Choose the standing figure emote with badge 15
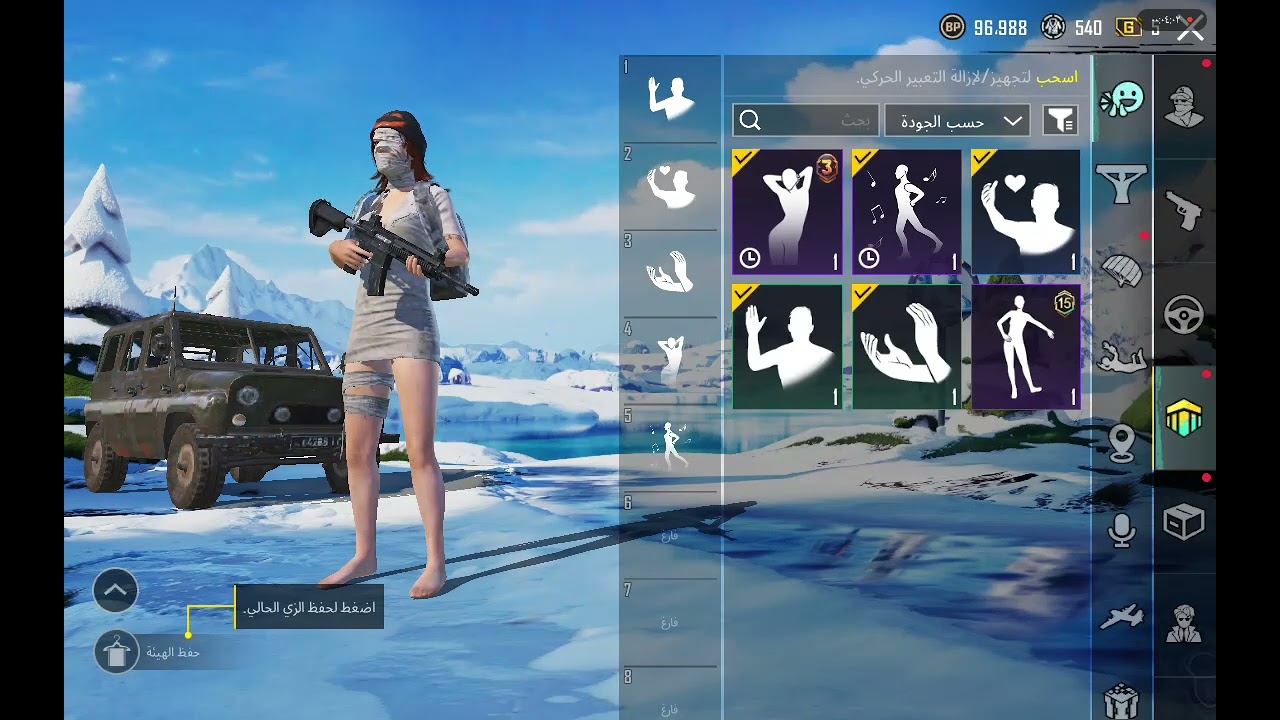Image resolution: width=1280 pixels, height=720 pixels. click(1026, 347)
